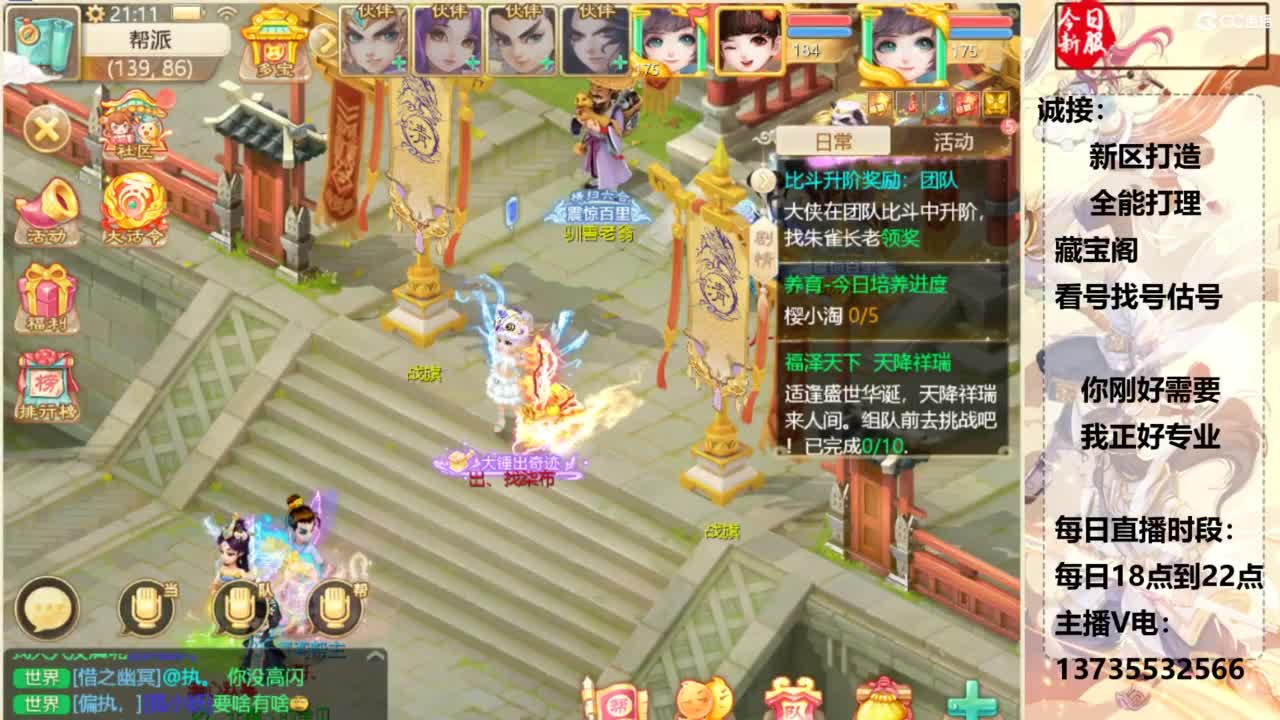This screenshot has width=1280, height=720.
Task: Open the golden mask icon with badge 5
Action: (x=994, y=102)
